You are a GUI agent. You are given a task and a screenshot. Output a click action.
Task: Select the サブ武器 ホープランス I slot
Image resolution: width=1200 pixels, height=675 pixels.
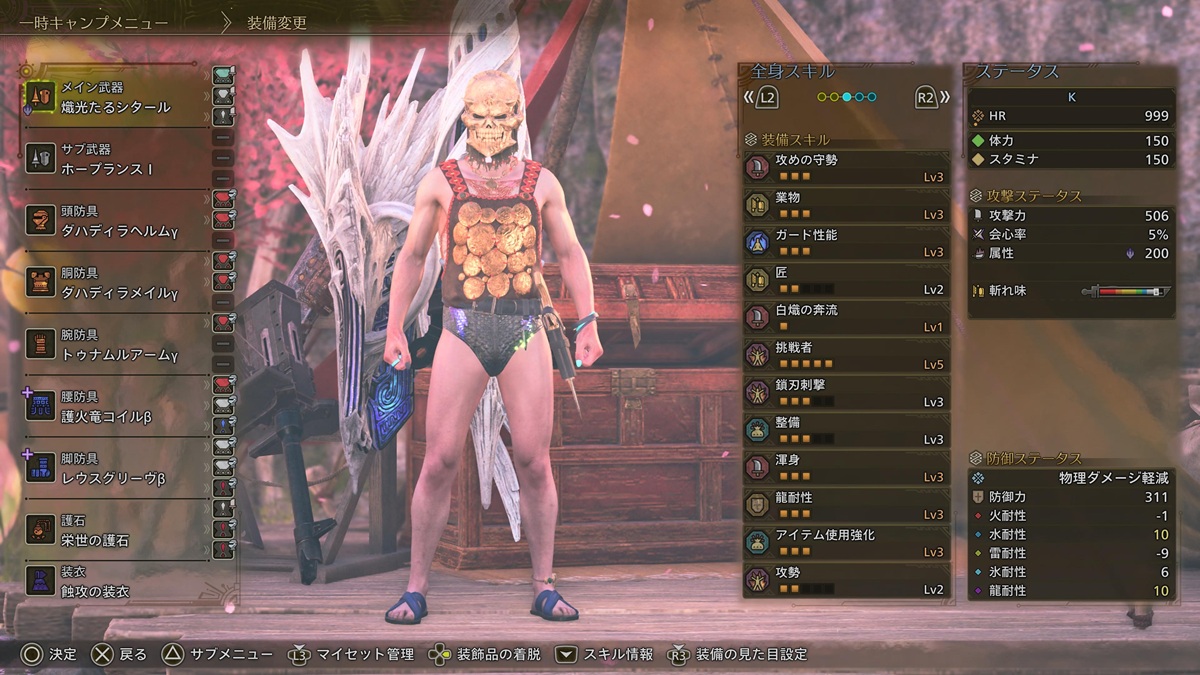pos(115,159)
